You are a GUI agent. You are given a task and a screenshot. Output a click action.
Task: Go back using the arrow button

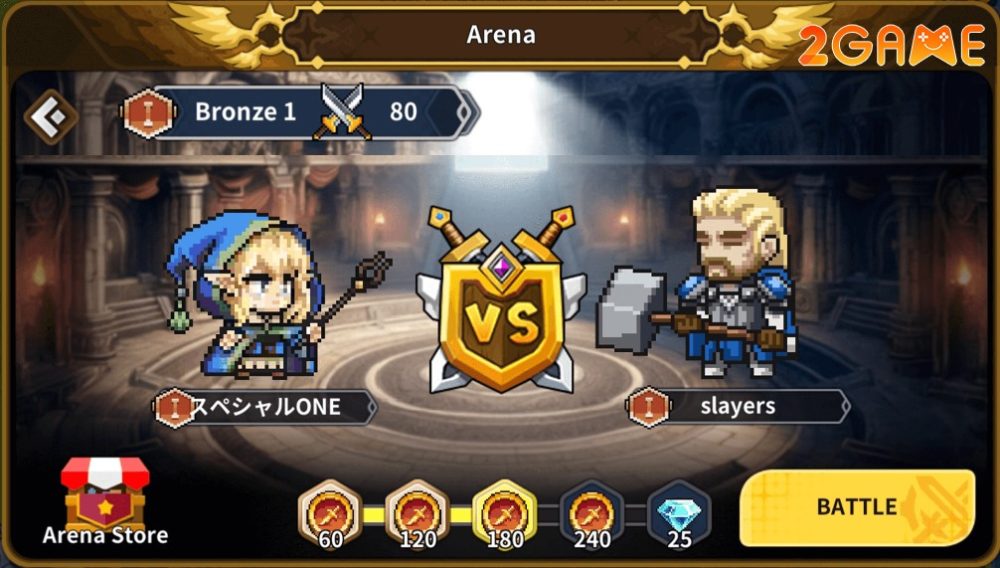[50, 118]
